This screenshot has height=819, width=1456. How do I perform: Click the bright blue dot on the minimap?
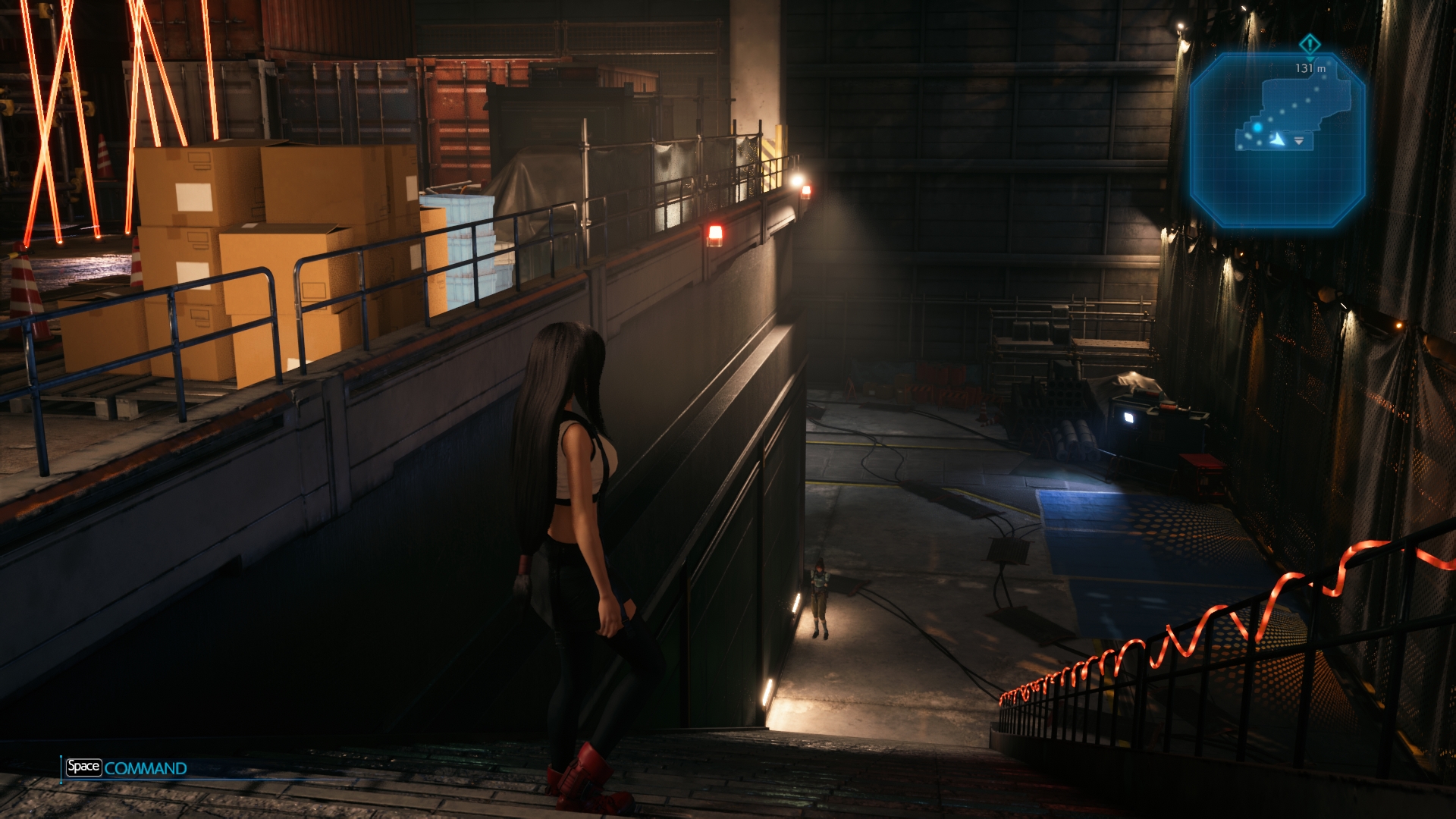click(x=1257, y=127)
